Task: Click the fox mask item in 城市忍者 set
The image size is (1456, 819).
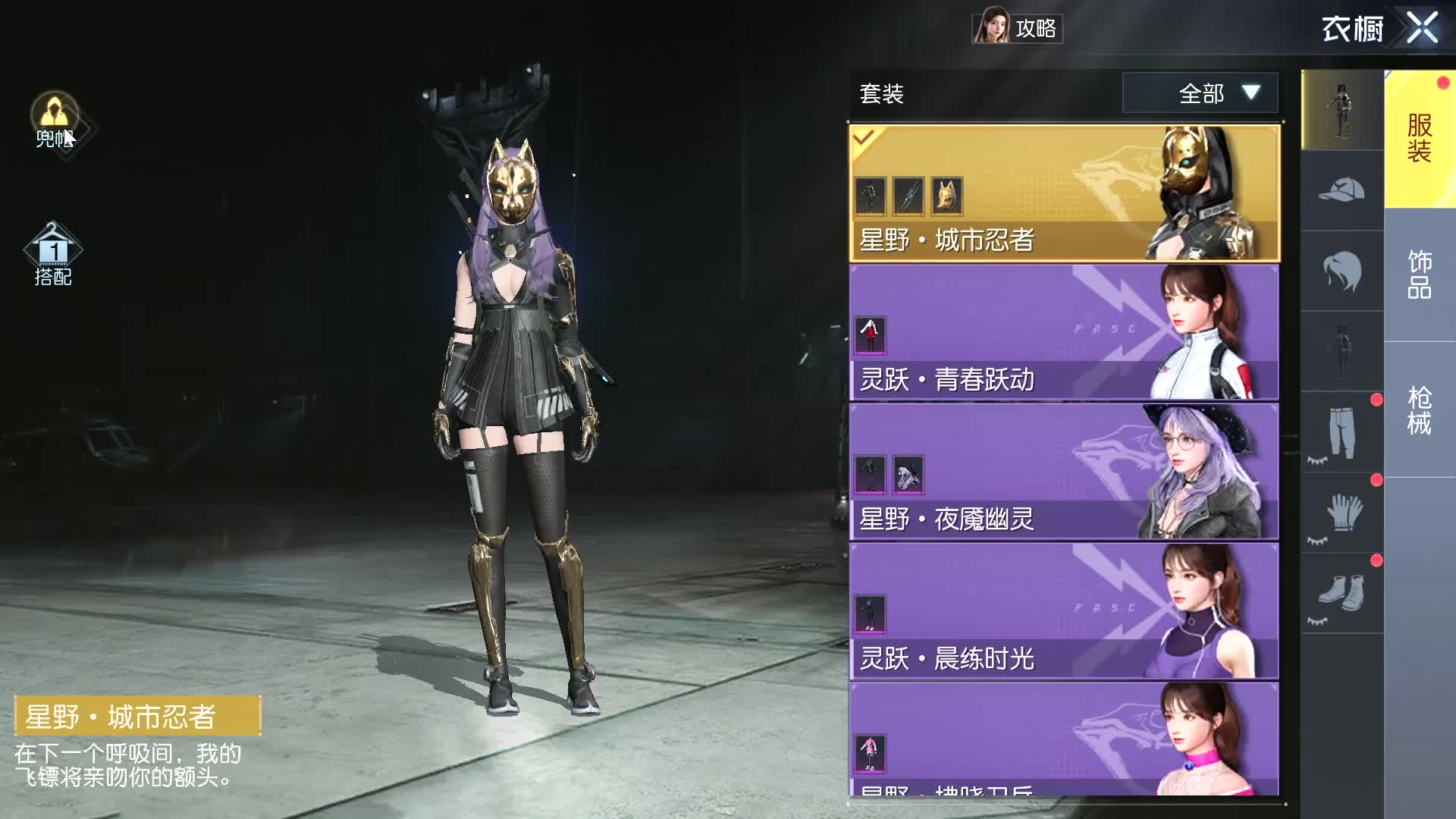Action: (946, 196)
